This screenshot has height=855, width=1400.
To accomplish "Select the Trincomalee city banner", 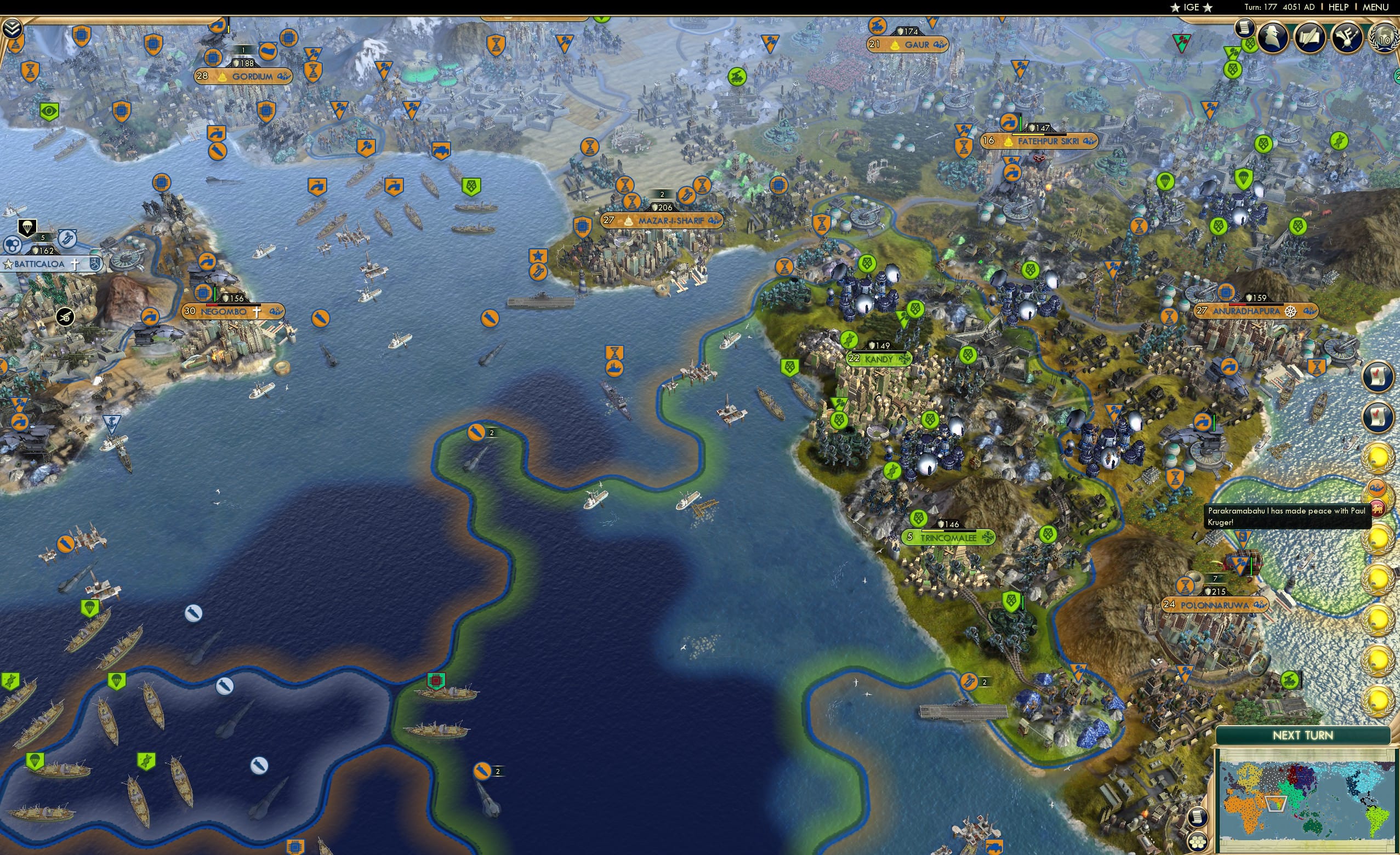I will click(950, 538).
